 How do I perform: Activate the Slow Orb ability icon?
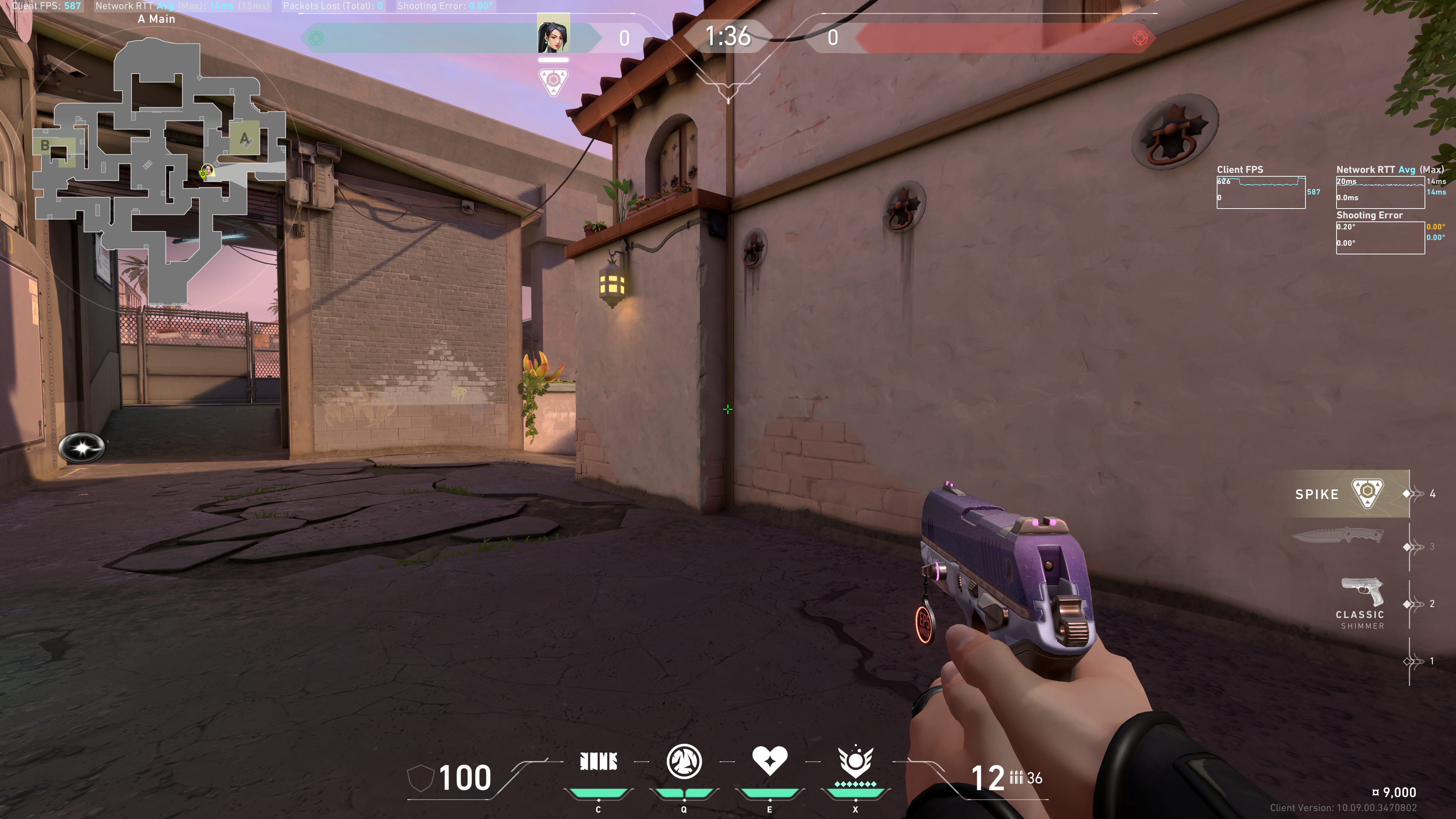pos(684,761)
